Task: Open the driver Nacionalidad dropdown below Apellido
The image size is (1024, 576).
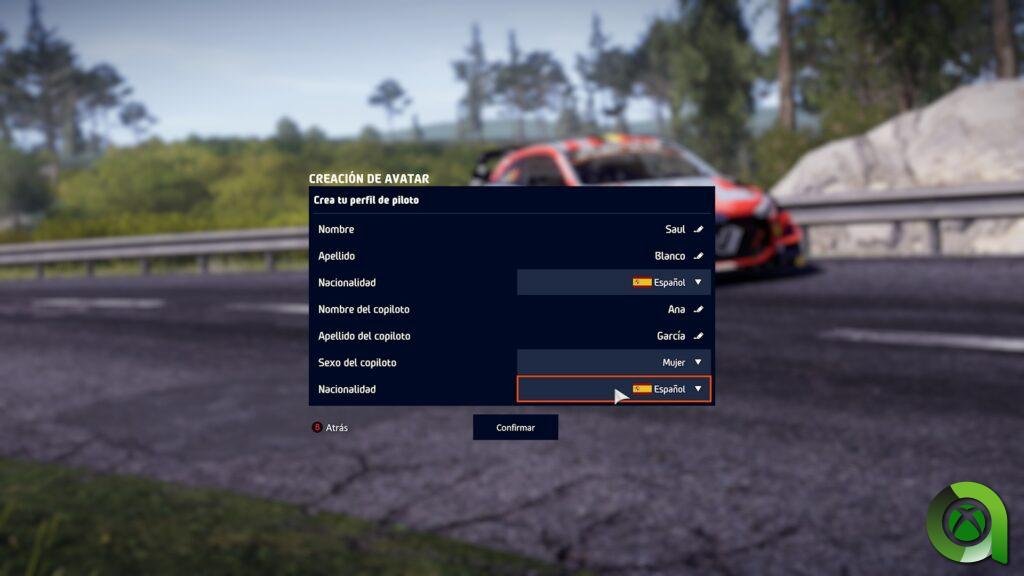Action: click(x=614, y=283)
